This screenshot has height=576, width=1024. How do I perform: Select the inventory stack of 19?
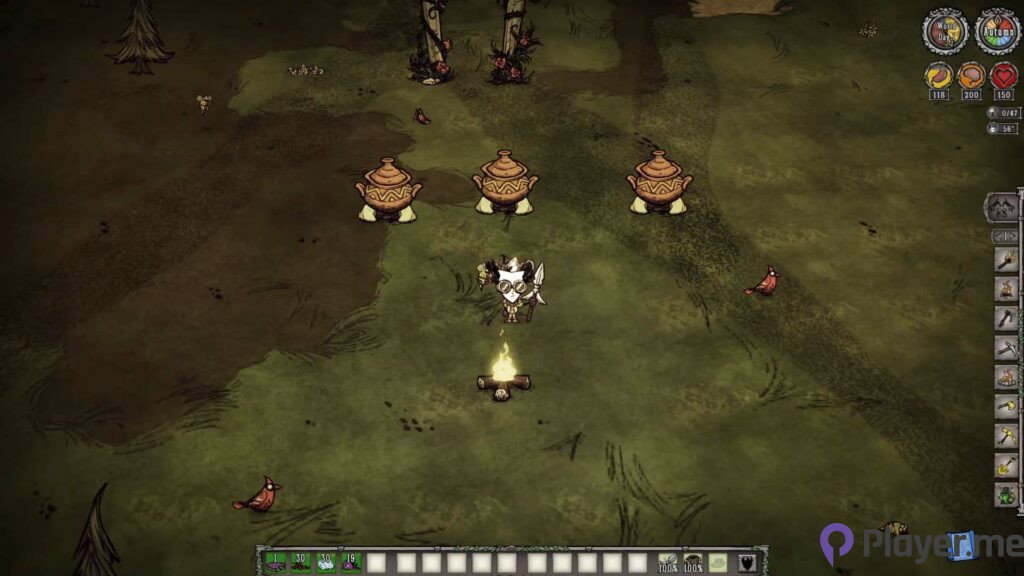(x=351, y=562)
